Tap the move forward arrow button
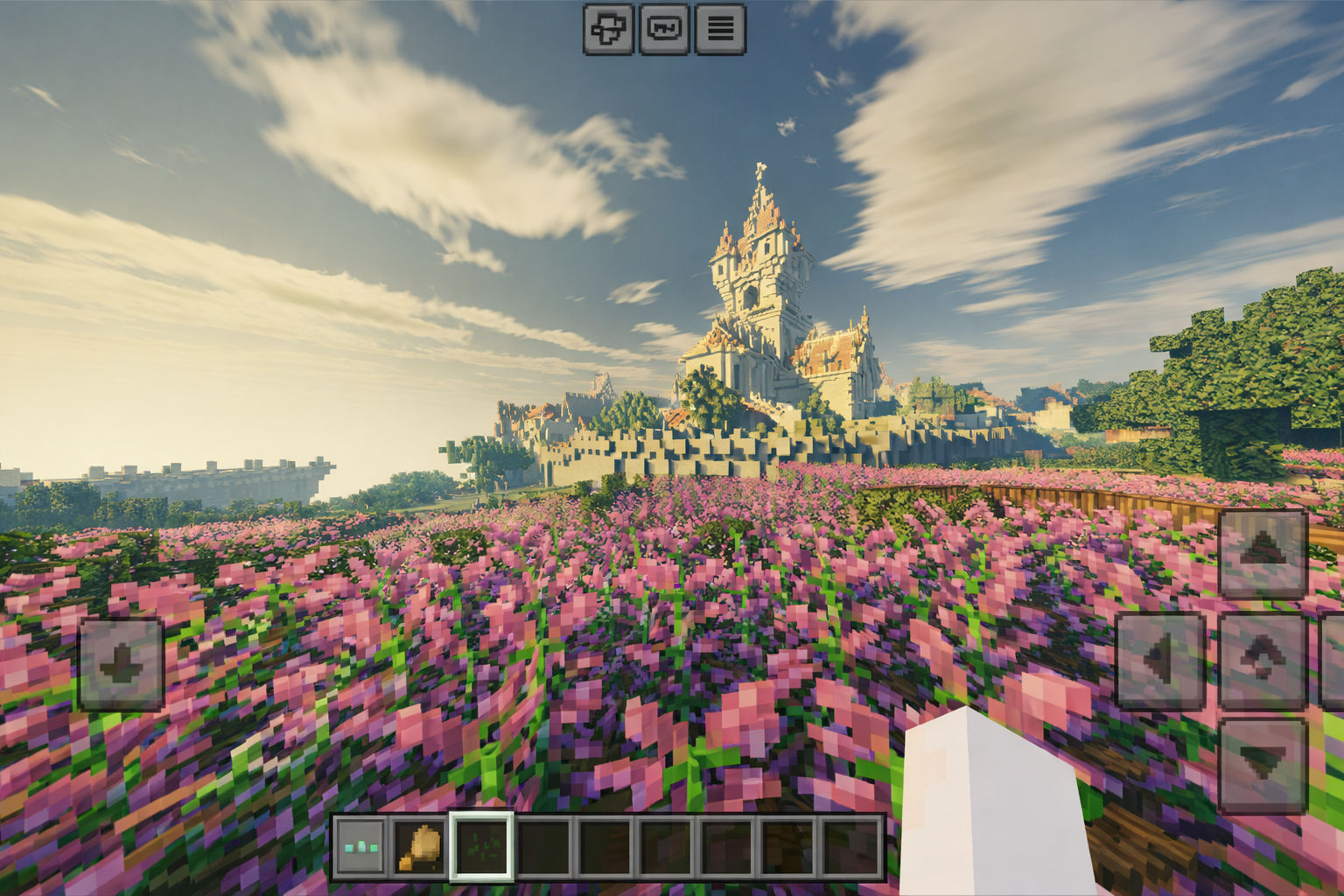 pyautogui.click(x=1263, y=554)
